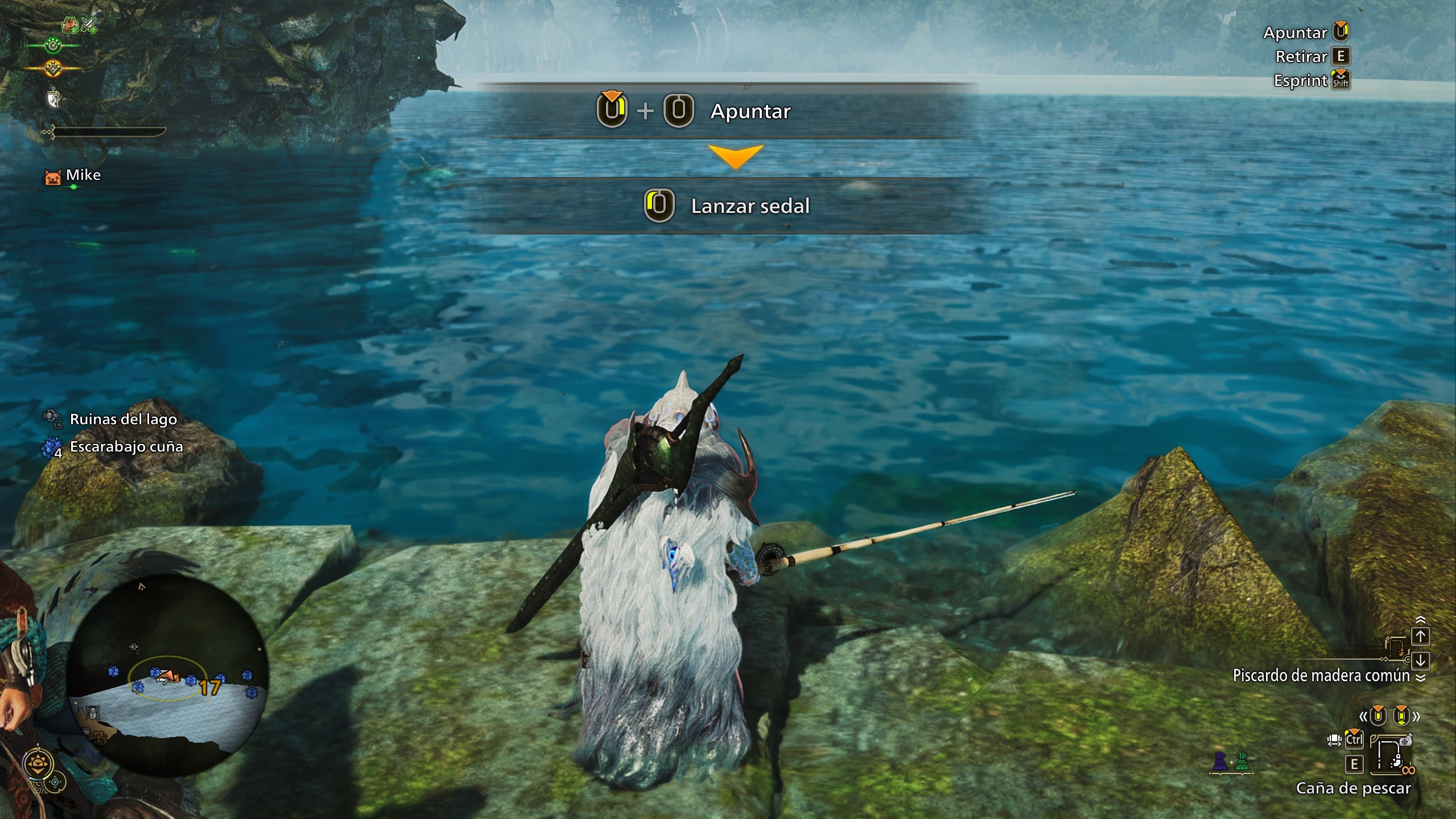Screen dimensions: 1456x819
Task: Click the Piscardo de madera común bait selector
Action: (x=1321, y=676)
